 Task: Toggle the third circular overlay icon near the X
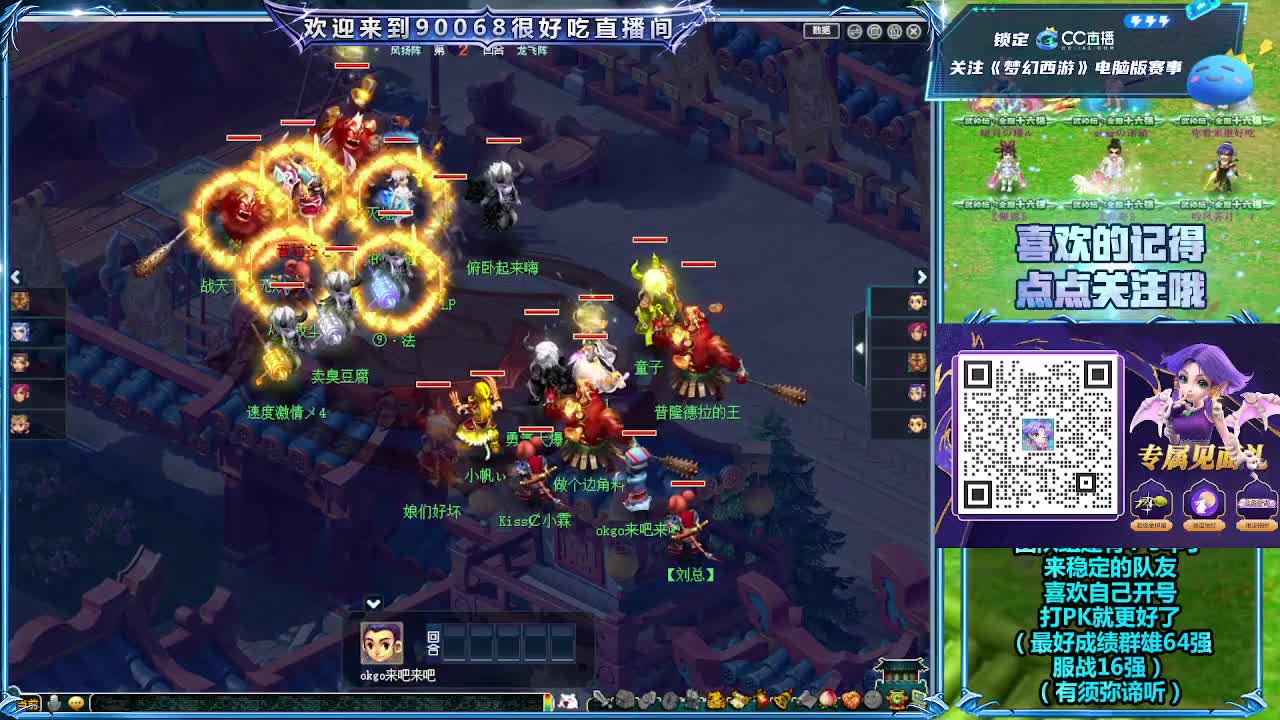click(x=895, y=32)
